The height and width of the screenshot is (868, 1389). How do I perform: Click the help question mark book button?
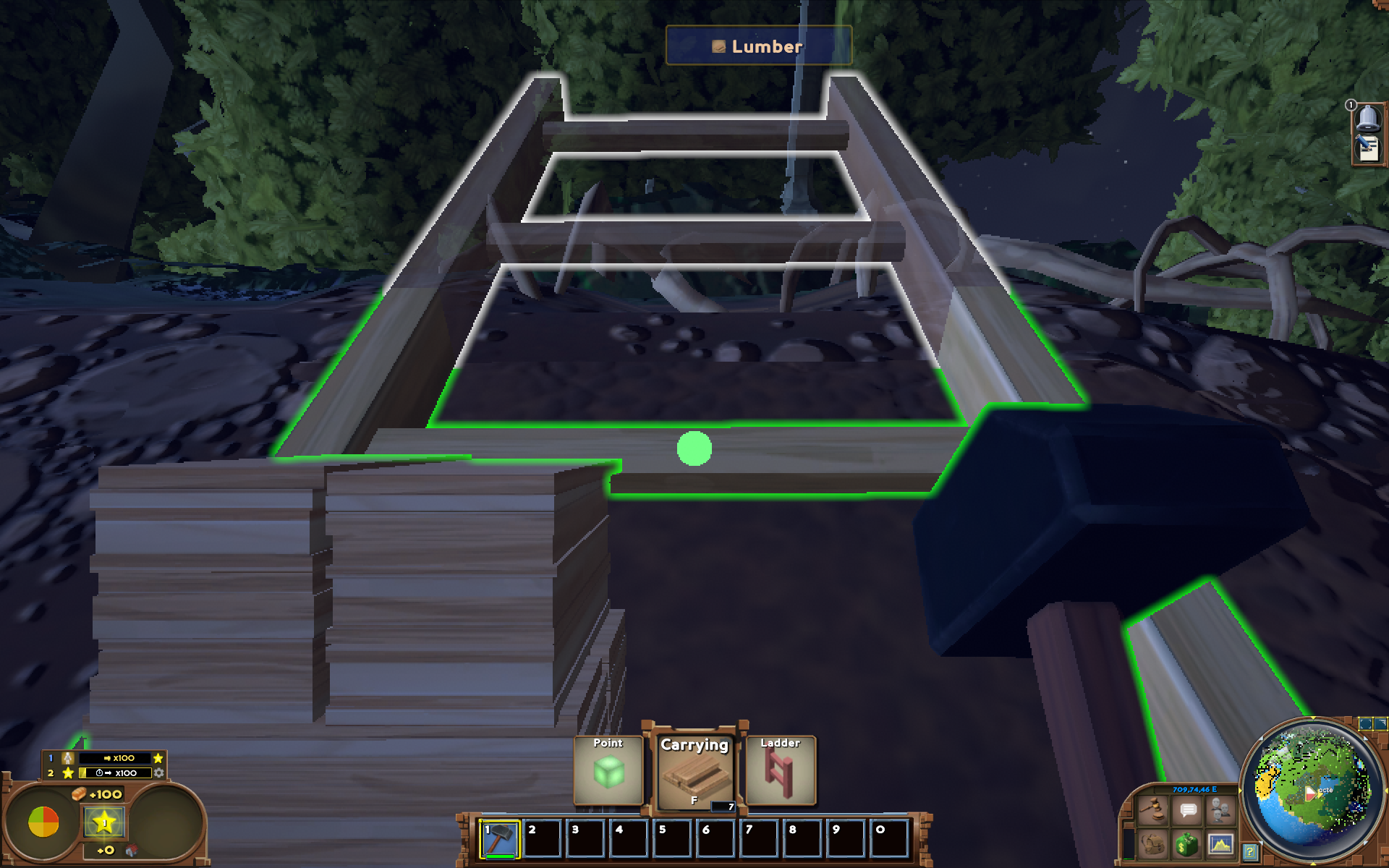[x=1252, y=851]
